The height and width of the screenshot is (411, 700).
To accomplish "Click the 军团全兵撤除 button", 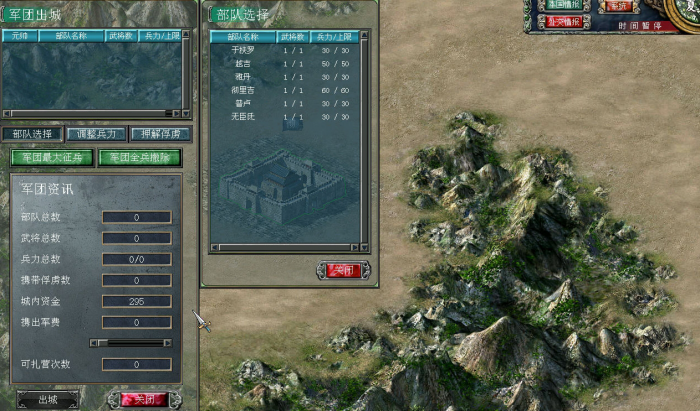I will pos(140,157).
